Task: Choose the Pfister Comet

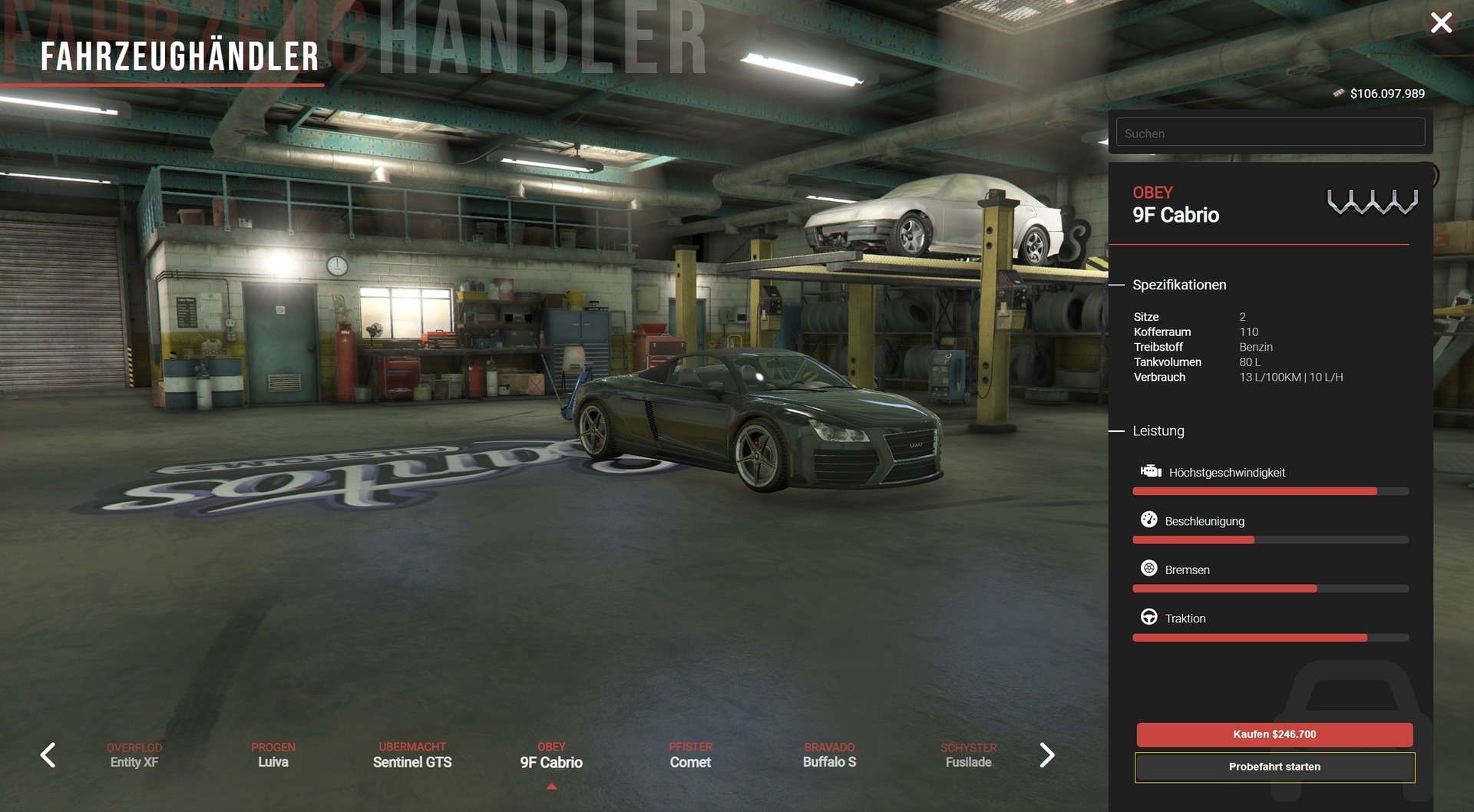Action: tap(690, 755)
